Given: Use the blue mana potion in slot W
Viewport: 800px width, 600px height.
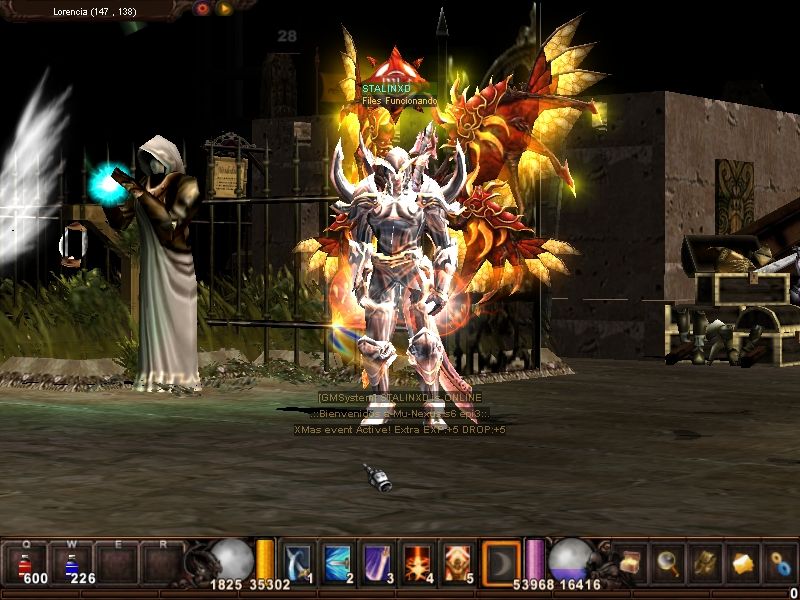Looking at the screenshot, I should (72, 562).
